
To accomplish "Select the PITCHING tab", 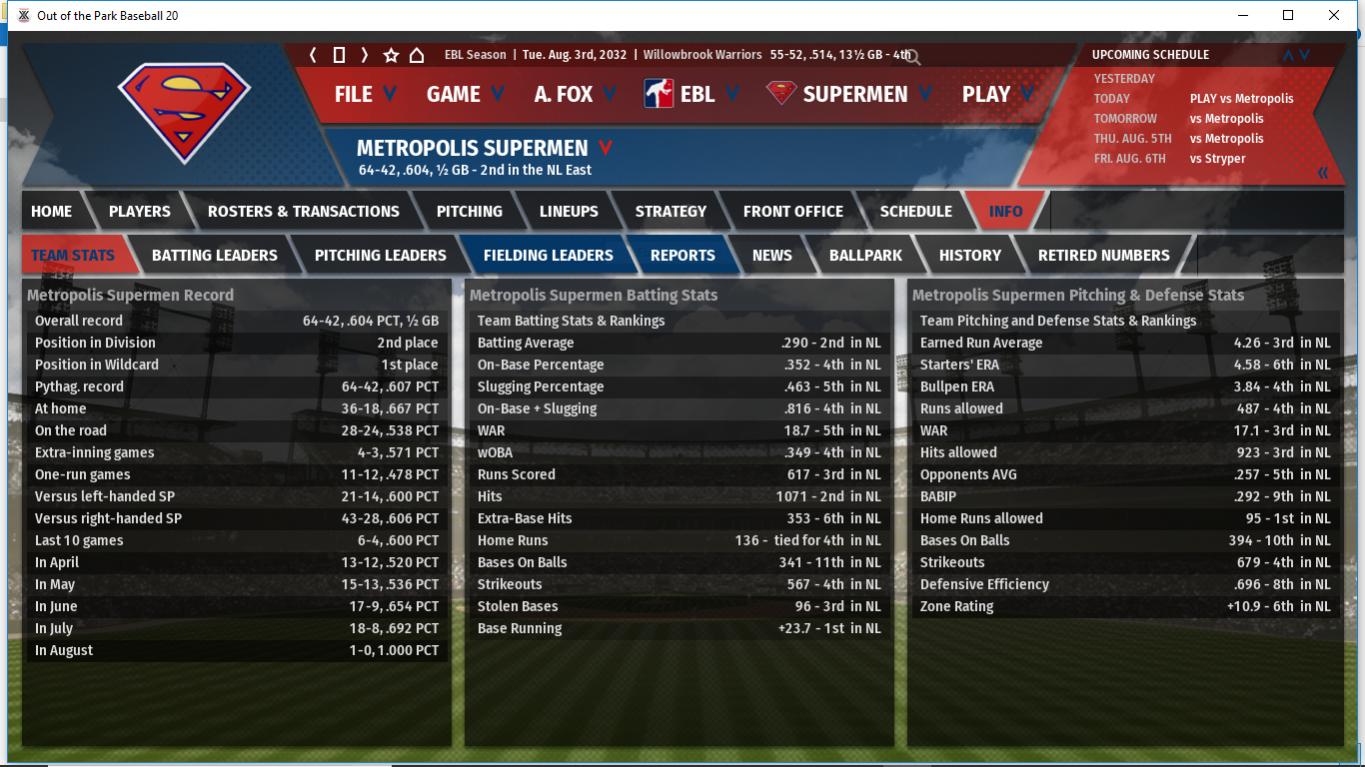I will pyautogui.click(x=469, y=211).
